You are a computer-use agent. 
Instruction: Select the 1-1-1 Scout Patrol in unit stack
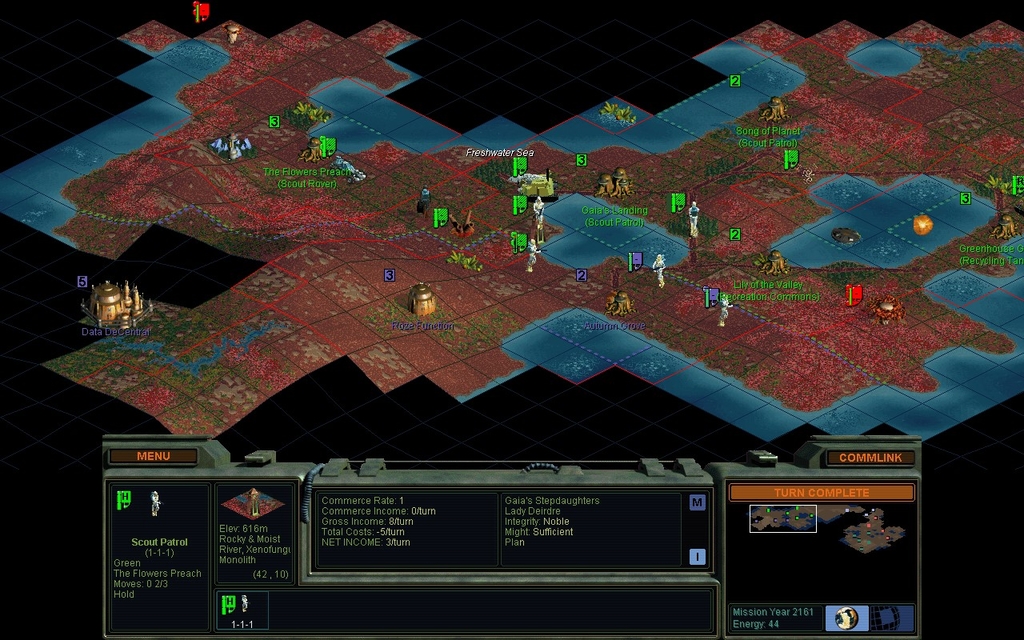pos(239,609)
